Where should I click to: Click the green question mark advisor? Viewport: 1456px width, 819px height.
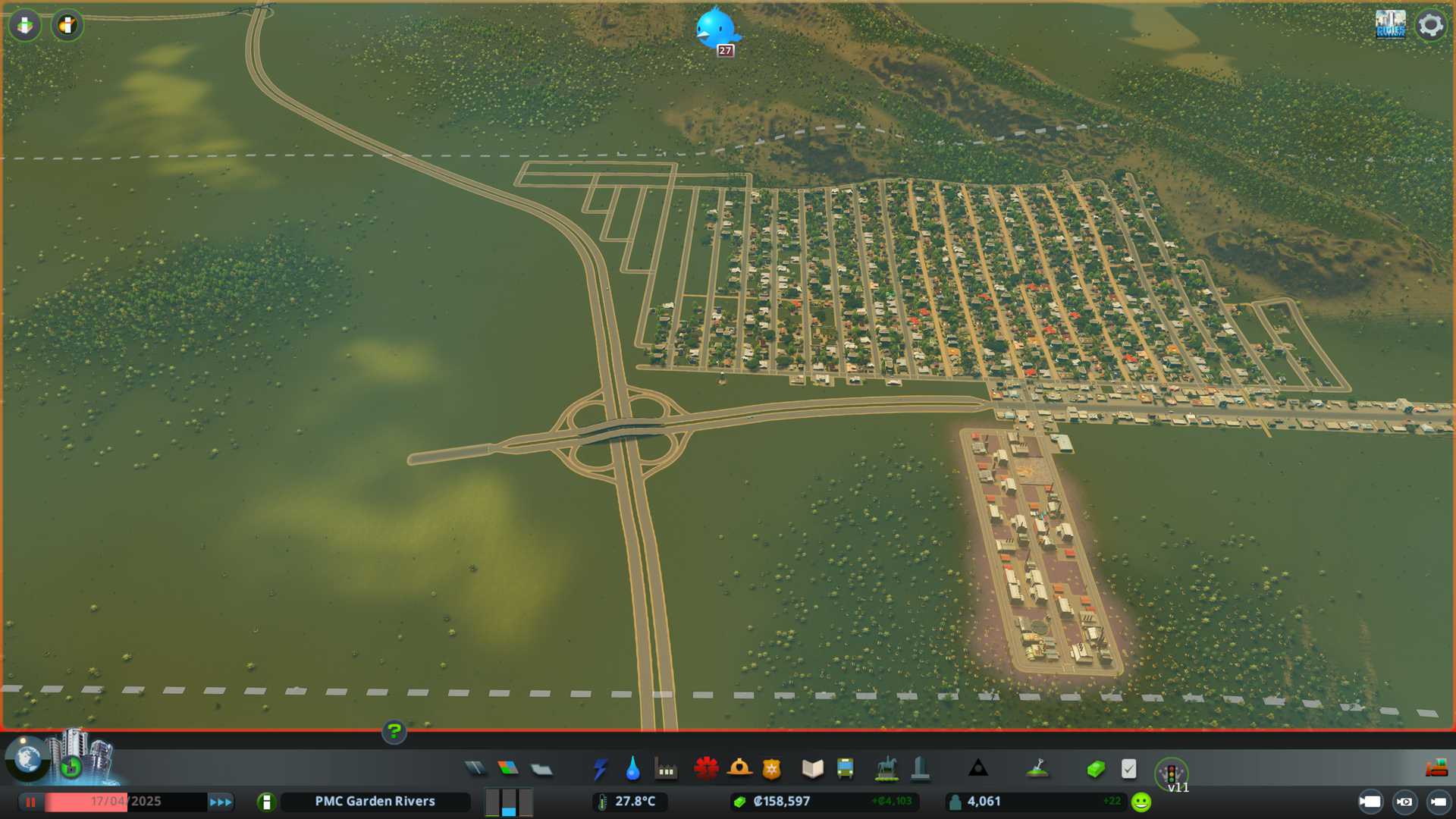coord(394,731)
